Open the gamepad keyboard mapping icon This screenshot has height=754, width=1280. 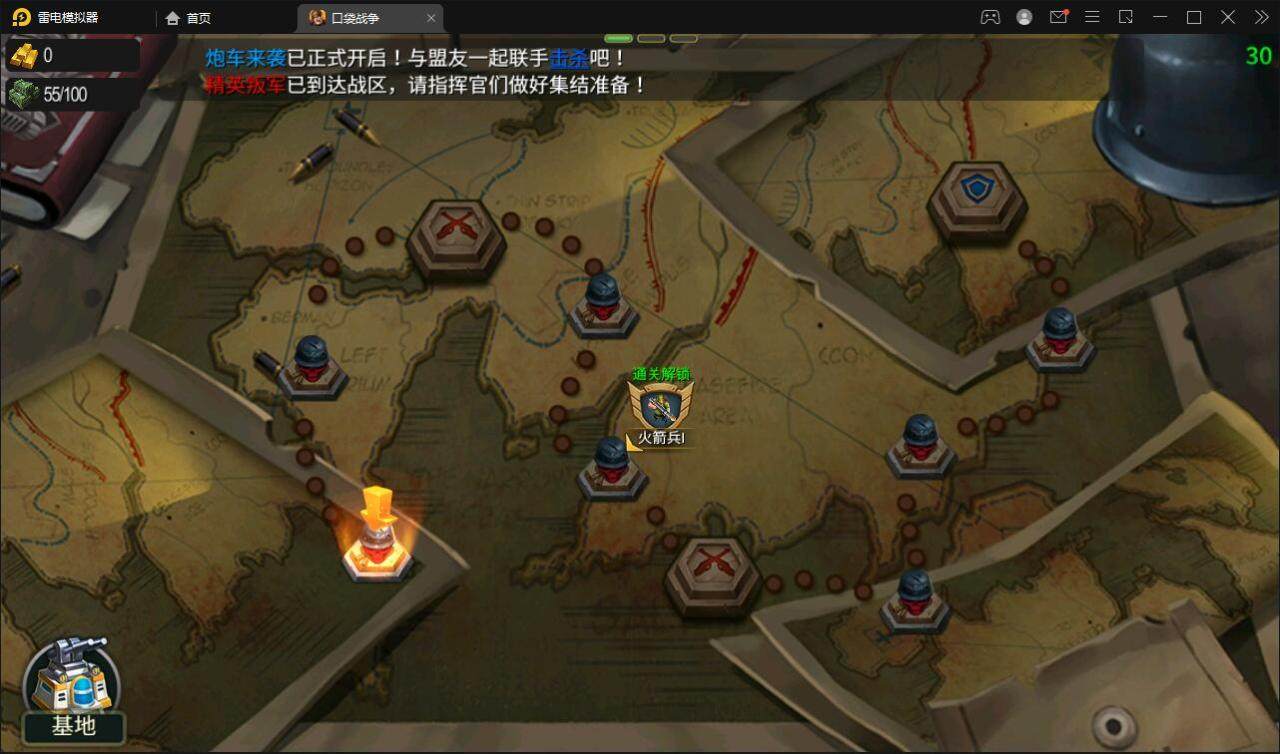point(988,17)
